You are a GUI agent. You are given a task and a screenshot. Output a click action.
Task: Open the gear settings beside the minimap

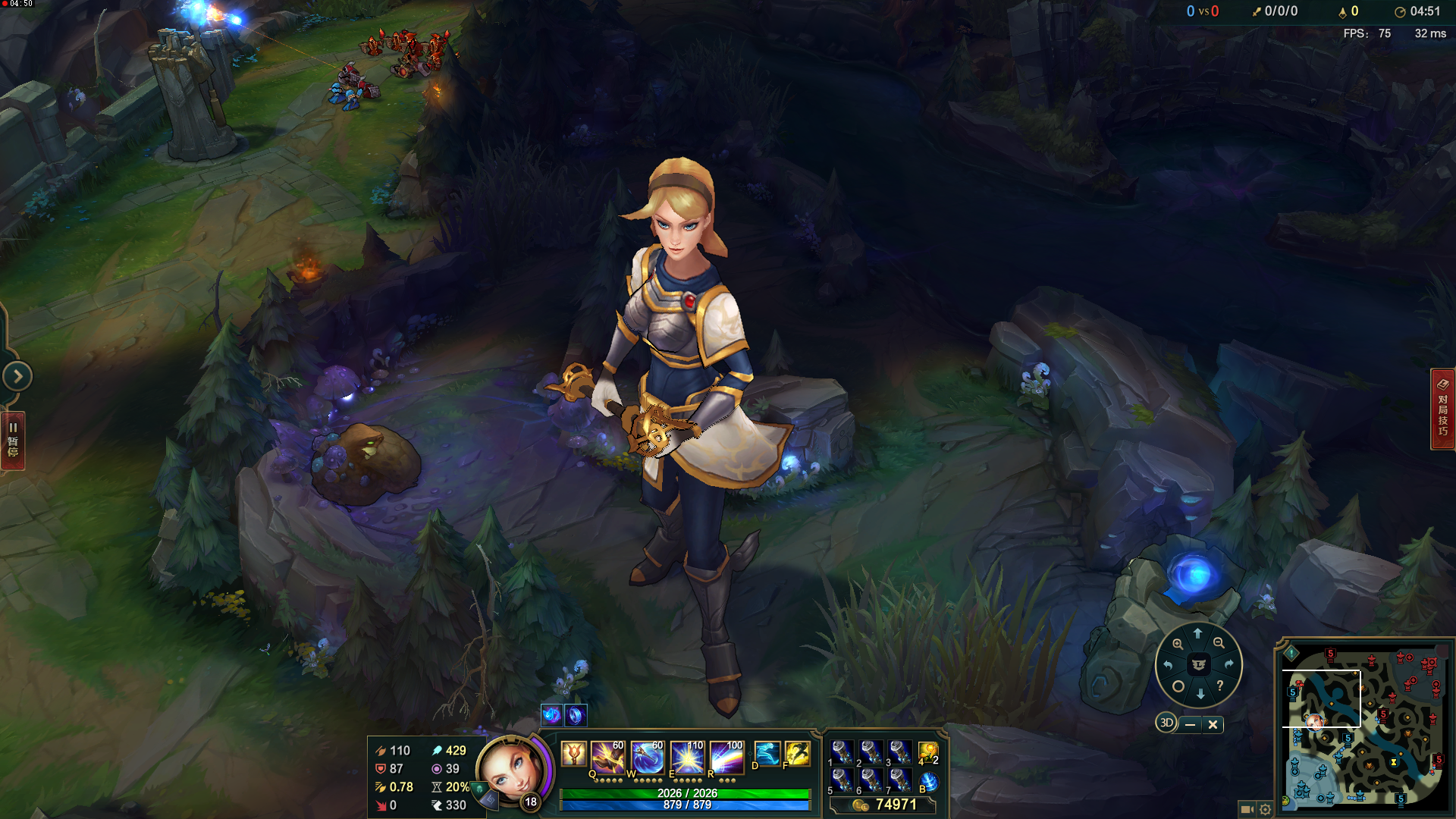pyautogui.click(x=1265, y=809)
